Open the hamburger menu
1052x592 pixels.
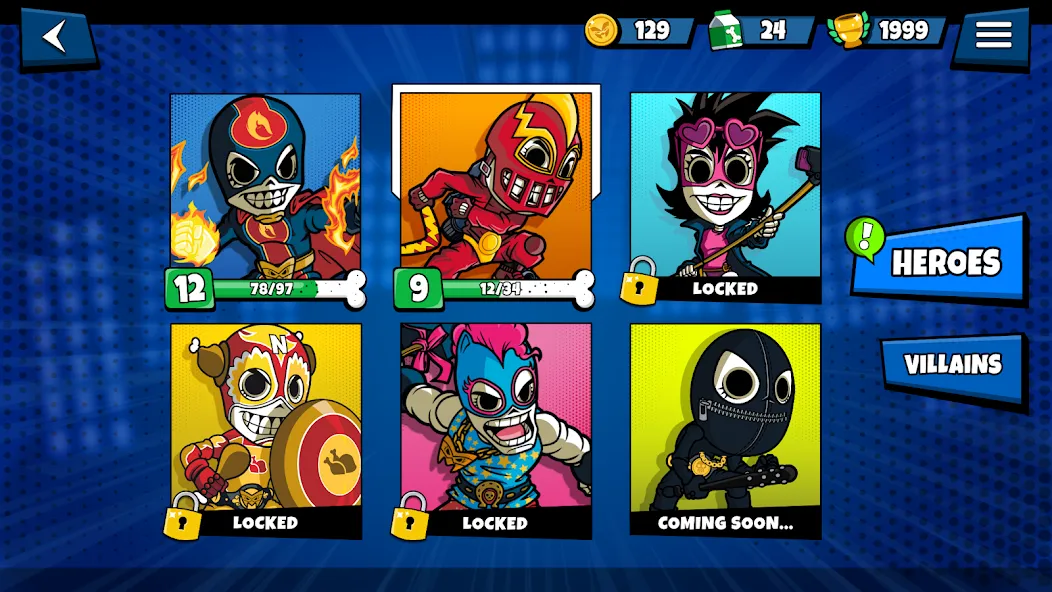click(992, 36)
